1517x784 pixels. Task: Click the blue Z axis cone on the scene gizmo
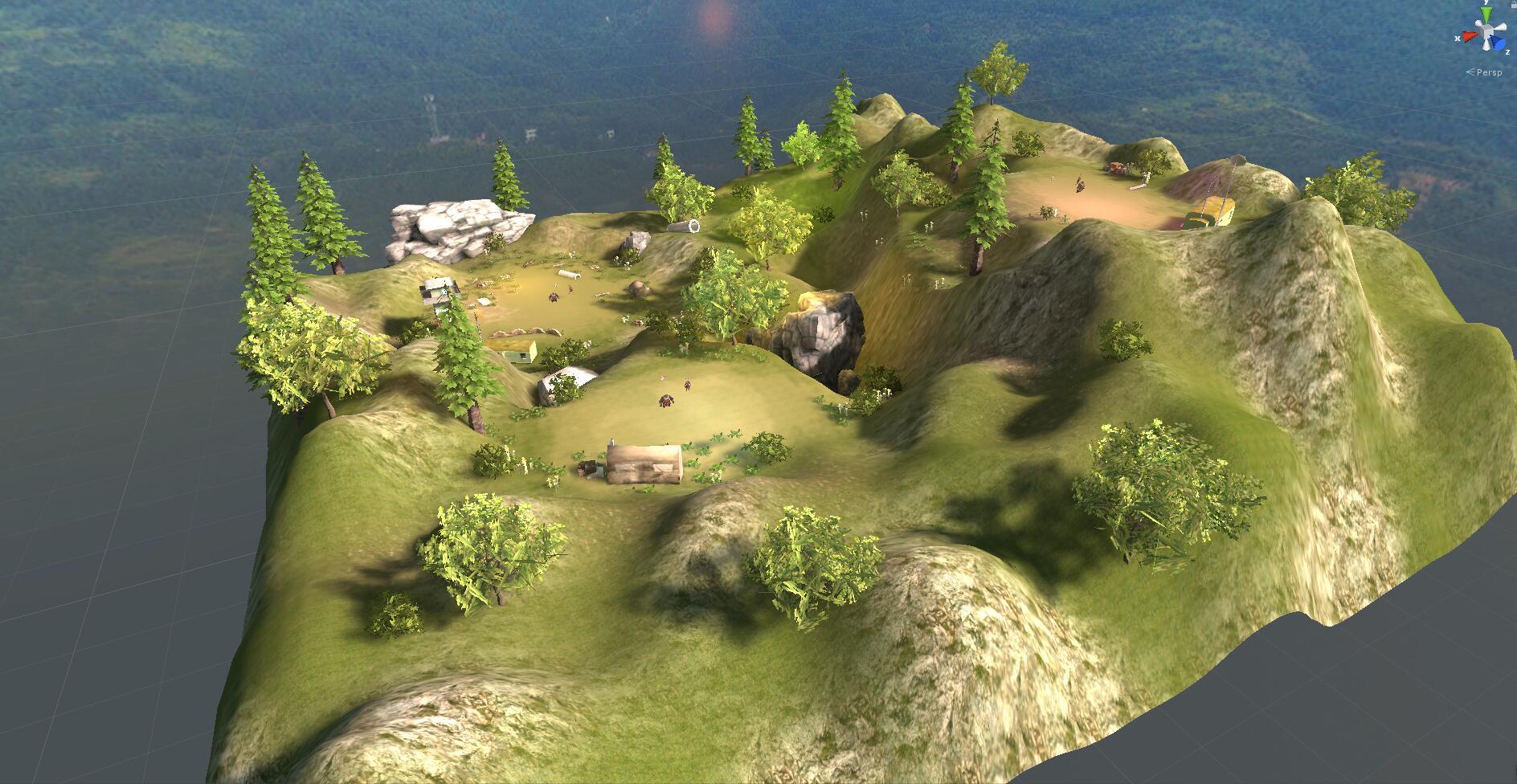point(1498,43)
